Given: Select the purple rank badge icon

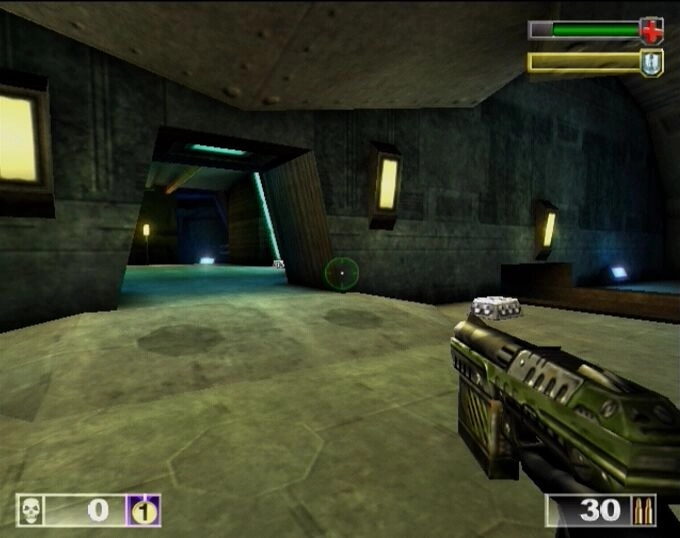Looking at the screenshot, I should (x=143, y=511).
